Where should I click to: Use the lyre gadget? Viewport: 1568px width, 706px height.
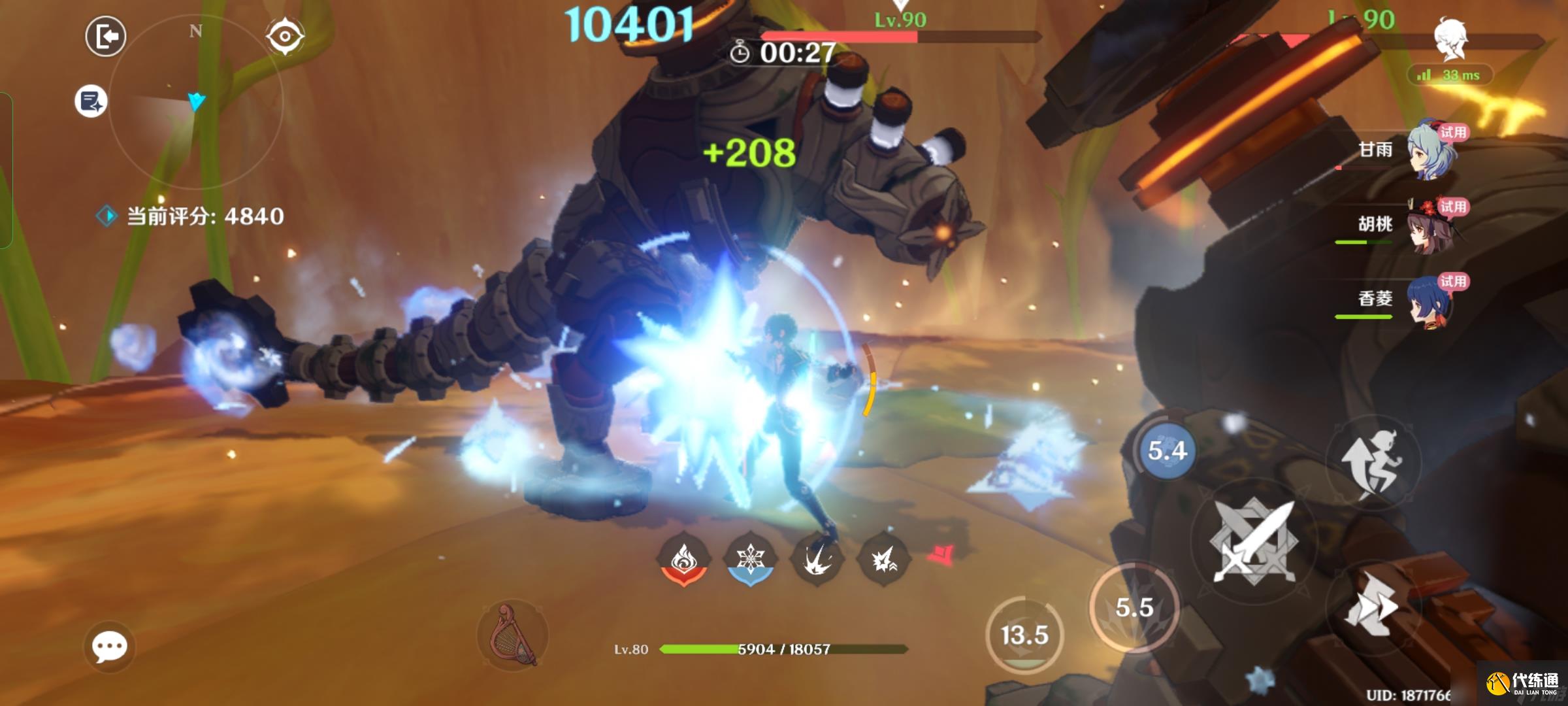pos(513,634)
